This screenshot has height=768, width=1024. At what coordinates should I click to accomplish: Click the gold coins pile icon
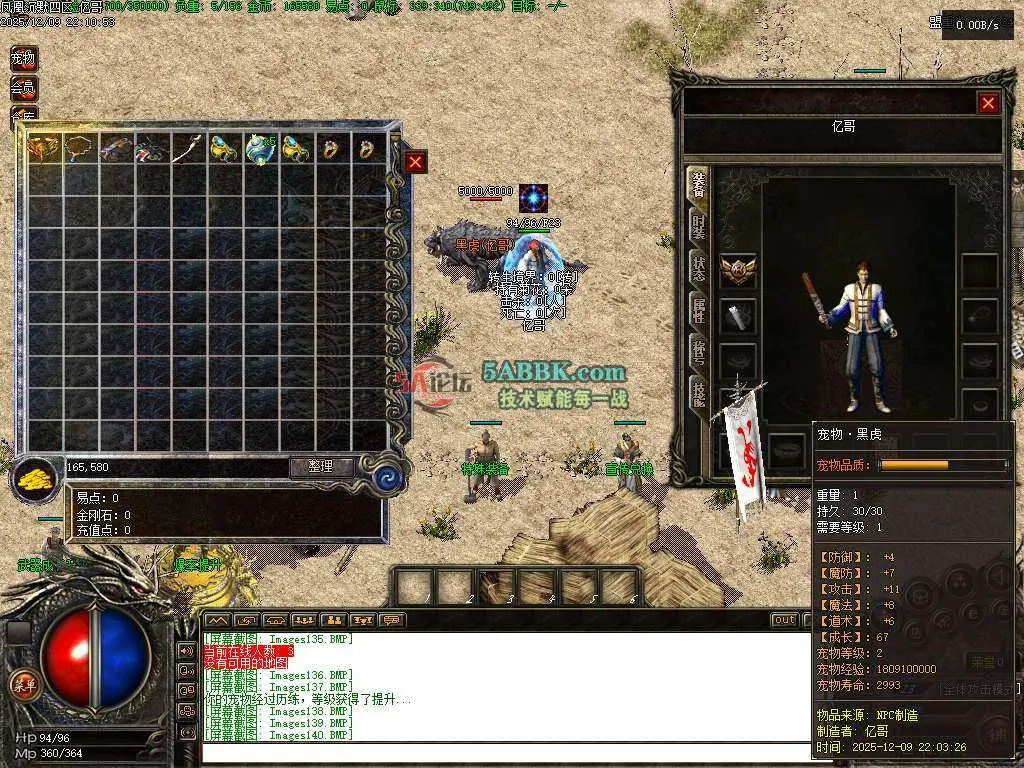(37, 477)
